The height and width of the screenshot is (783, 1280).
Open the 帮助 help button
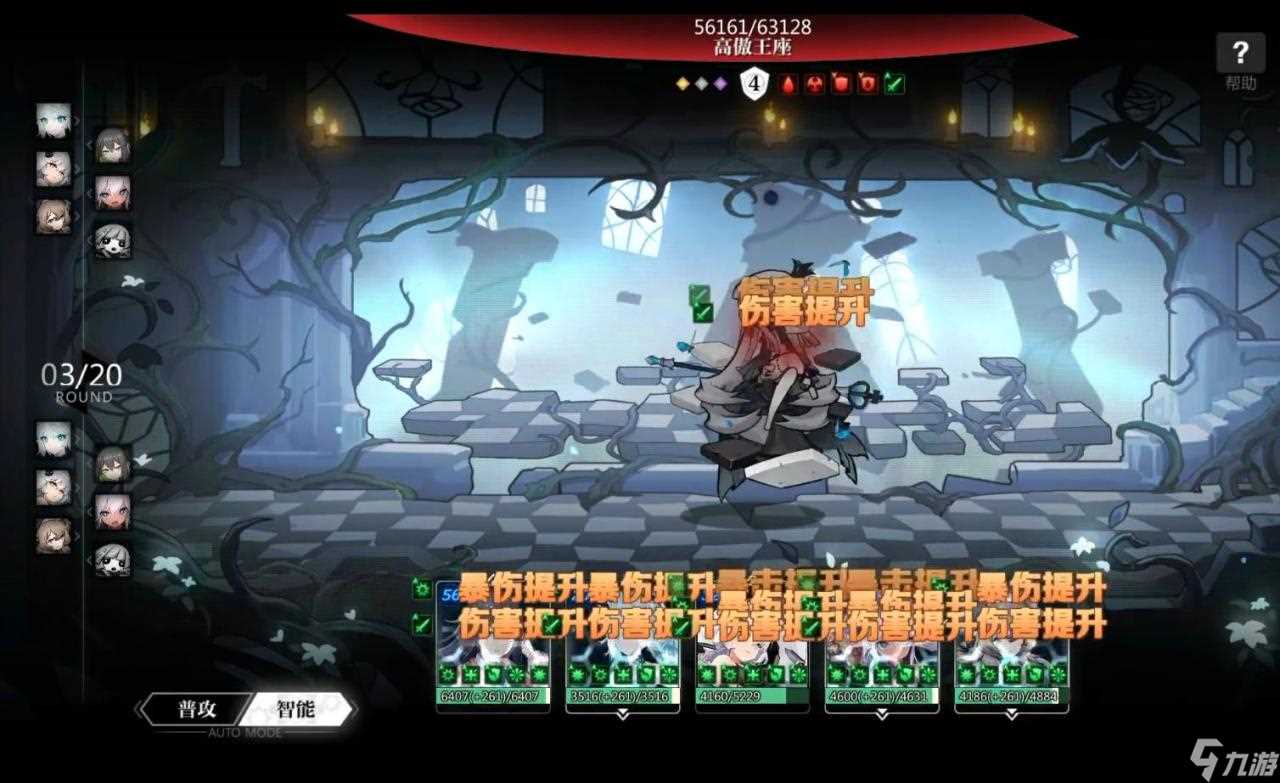click(1240, 62)
